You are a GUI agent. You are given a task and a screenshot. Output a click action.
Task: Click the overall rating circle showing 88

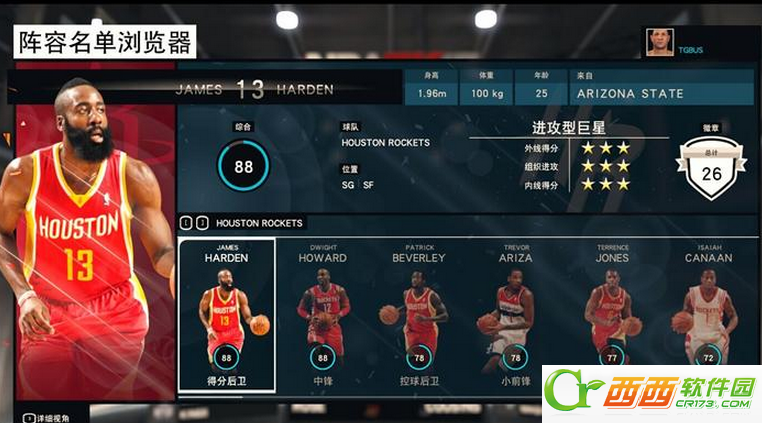243,166
